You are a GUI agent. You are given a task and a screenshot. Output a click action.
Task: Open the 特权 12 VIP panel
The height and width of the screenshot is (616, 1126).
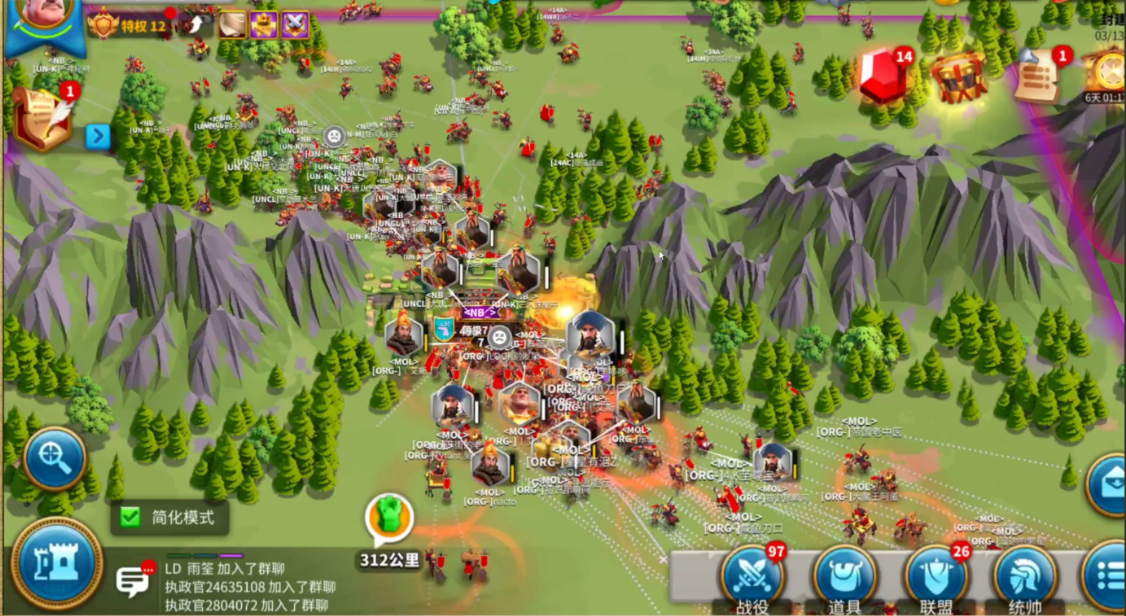pos(127,25)
